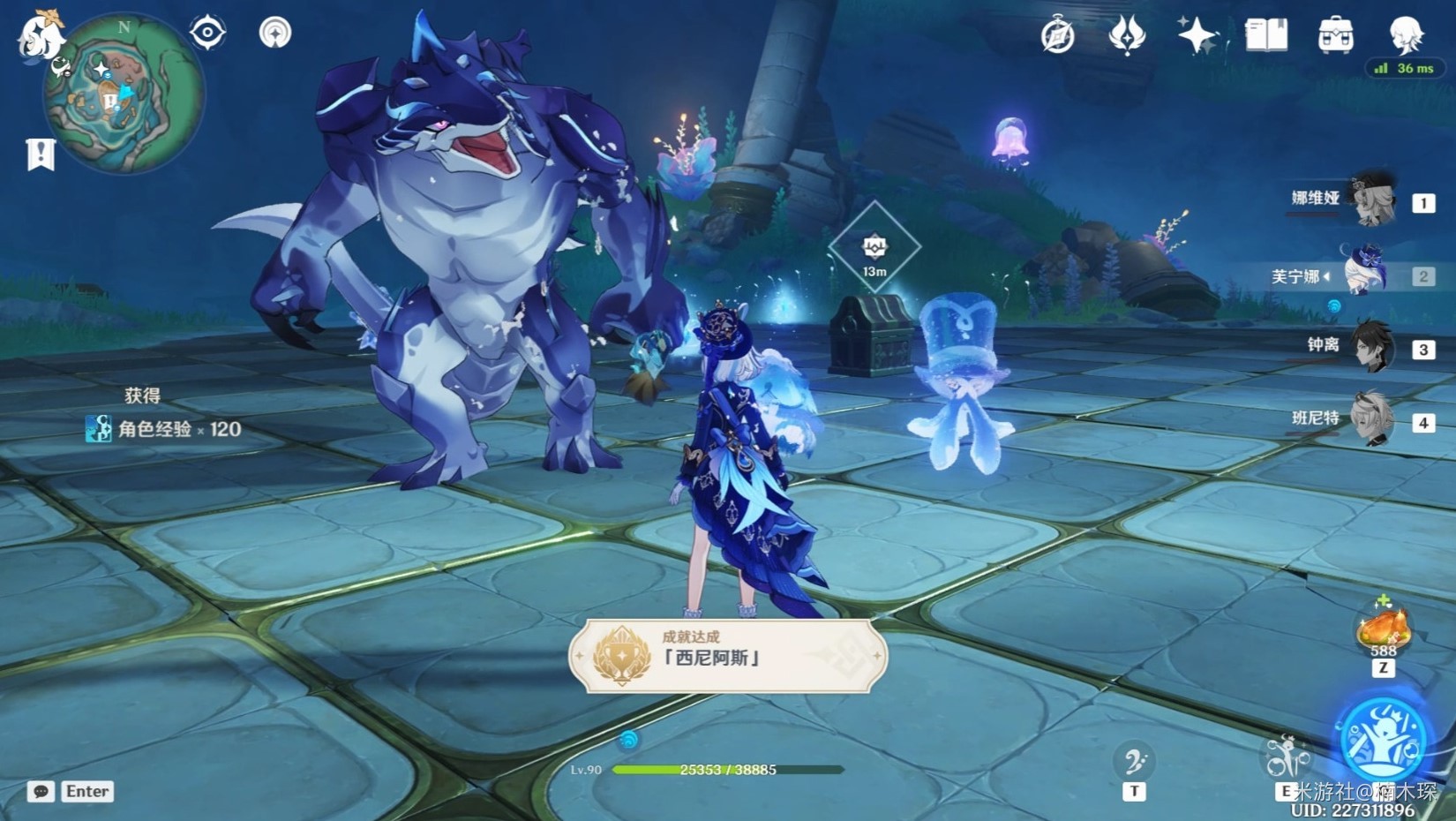Select party member 芙宁娜

(x=1364, y=274)
